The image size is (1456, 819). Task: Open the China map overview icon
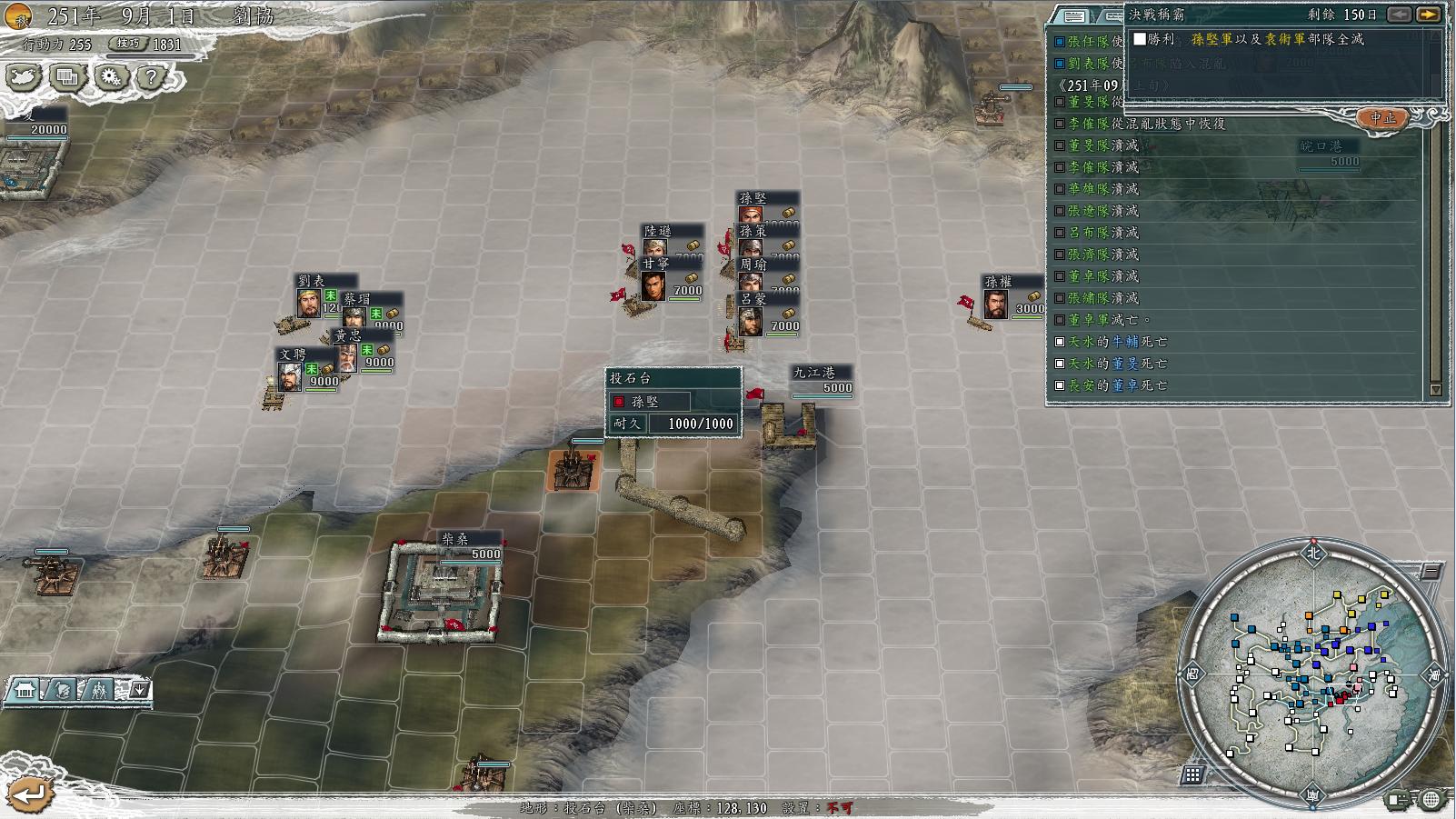[x=24, y=77]
